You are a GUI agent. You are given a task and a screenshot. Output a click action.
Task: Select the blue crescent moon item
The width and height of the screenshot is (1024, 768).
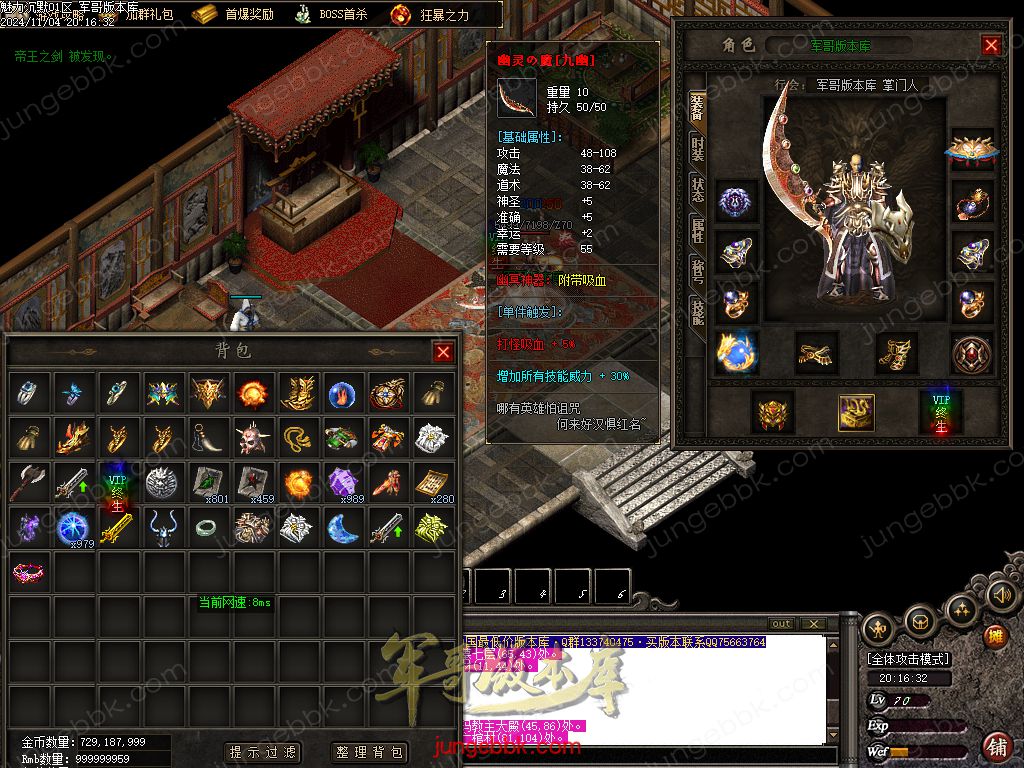coord(342,528)
